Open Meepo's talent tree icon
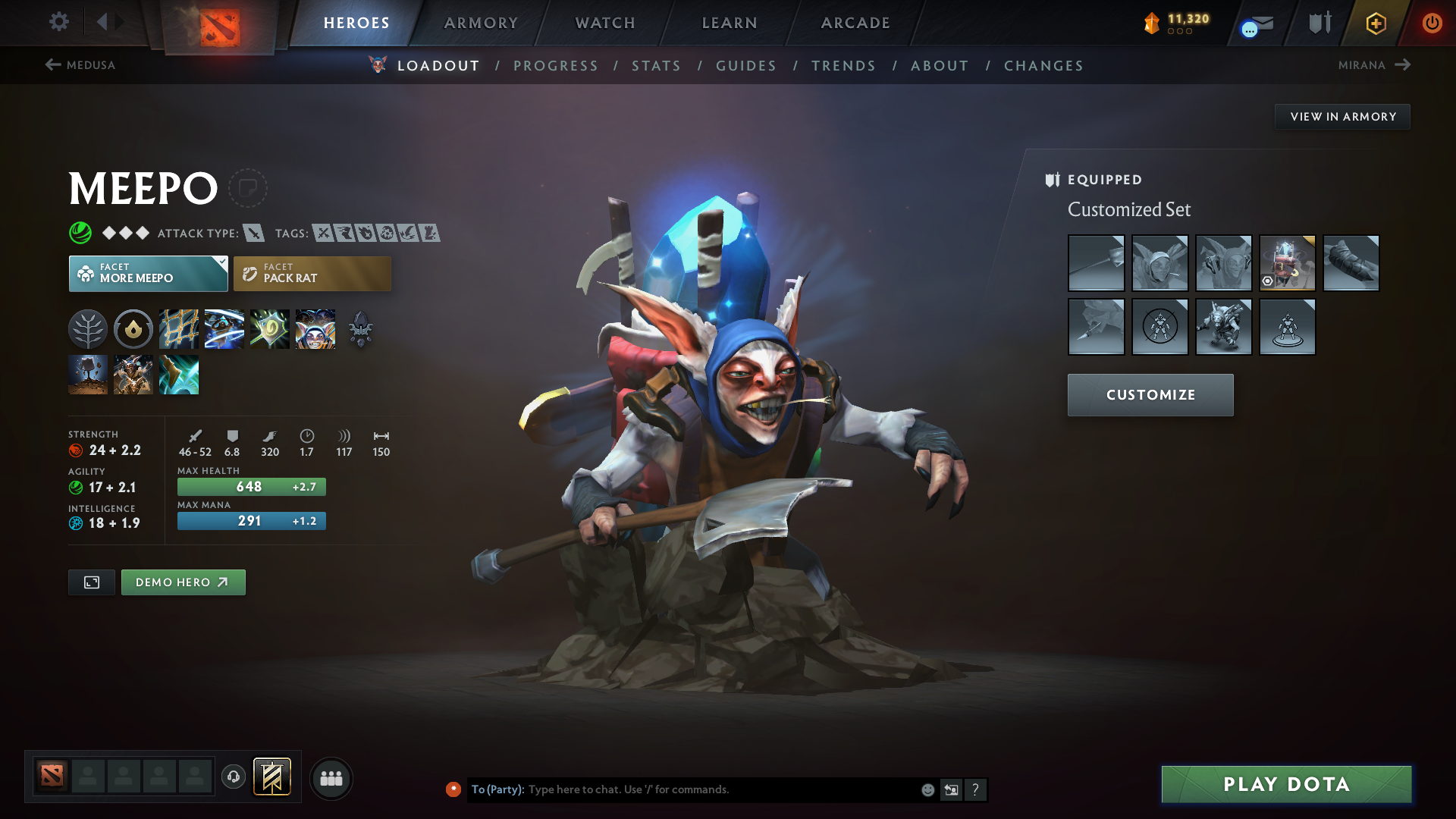Image resolution: width=1456 pixels, height=819 pixels. point(88,329)
